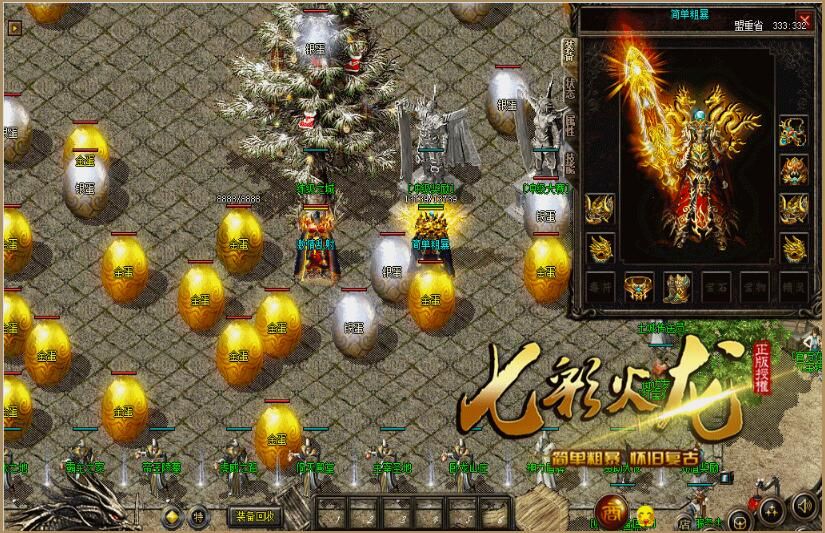Inspect the equipped golden helmet slot
Screen dimensions: 825x533
tap(794, 169)
